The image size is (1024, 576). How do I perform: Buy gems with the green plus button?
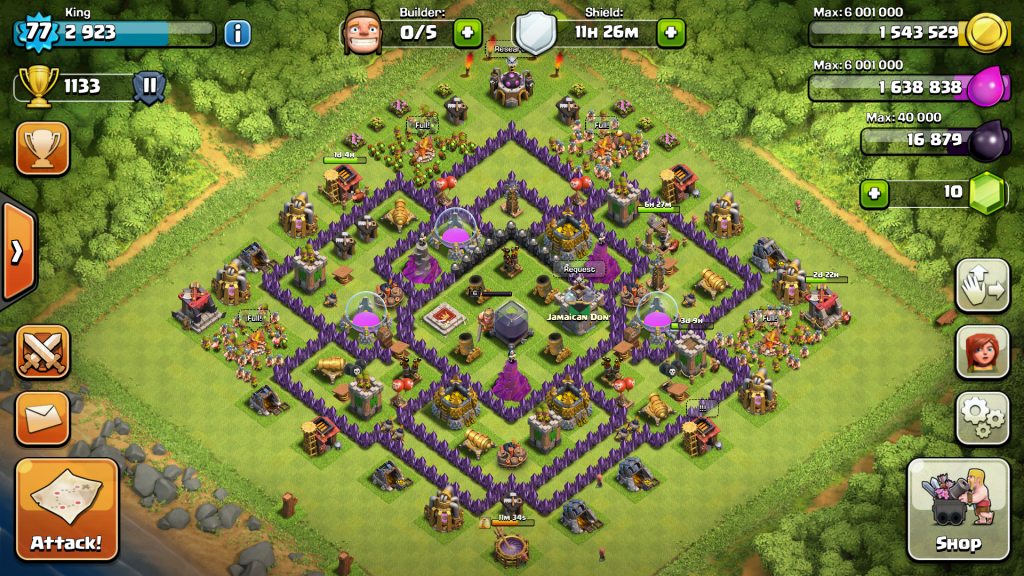pos(875,192)
